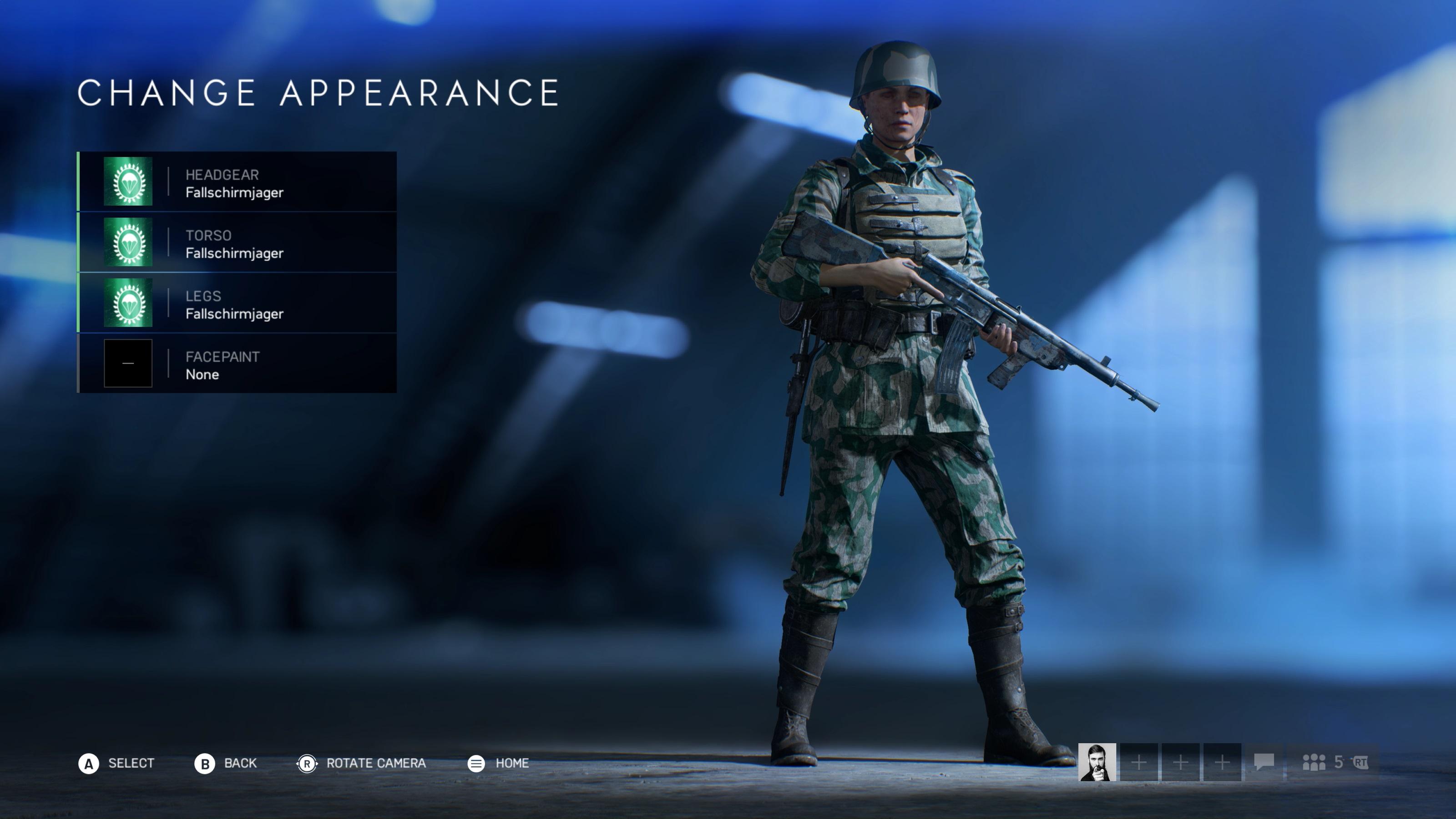Open the chat speech bubble icon
Image resolution: width=1456 pixels, height=819 pixels.
pyautogui.click(x=1264, y=762)
